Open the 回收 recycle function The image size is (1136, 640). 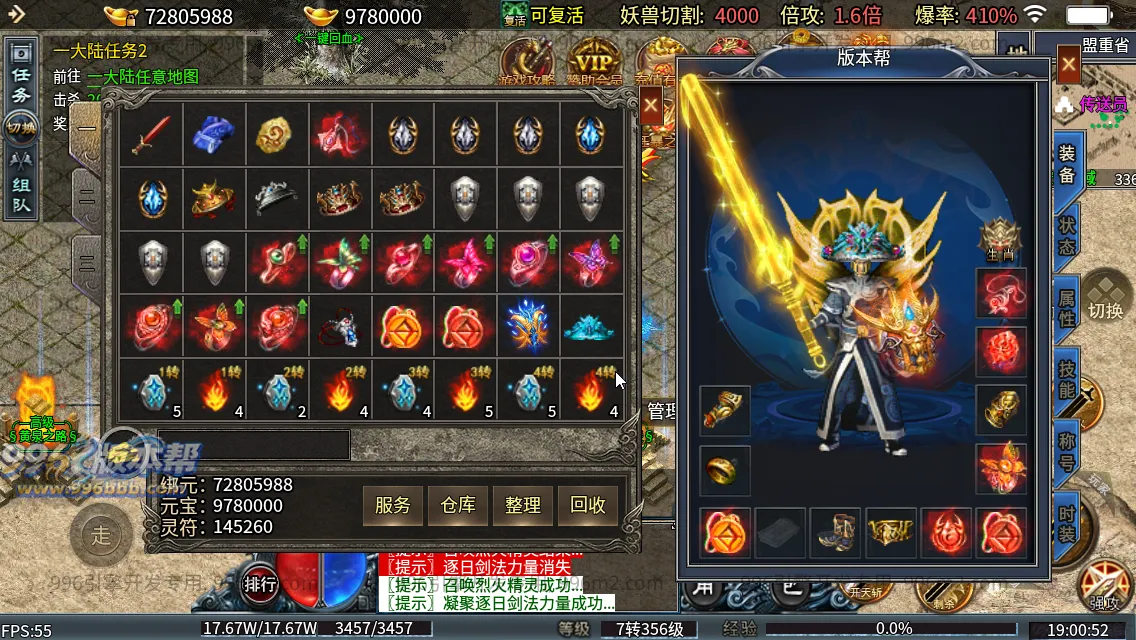pos(588,505)
